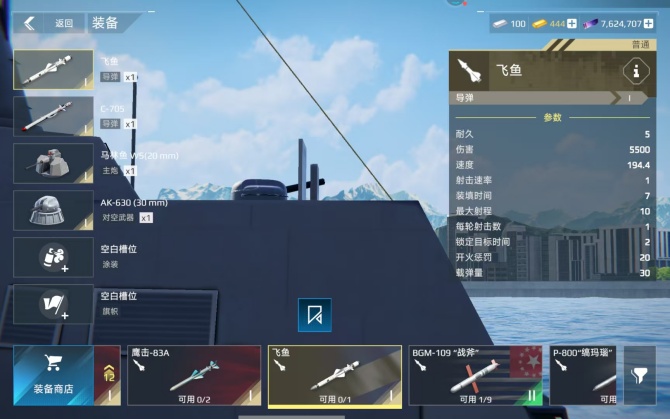This screenshot has width=670, height=419.
Task: Choose the 鹰击-83A missile card
Action: (194, 375)
